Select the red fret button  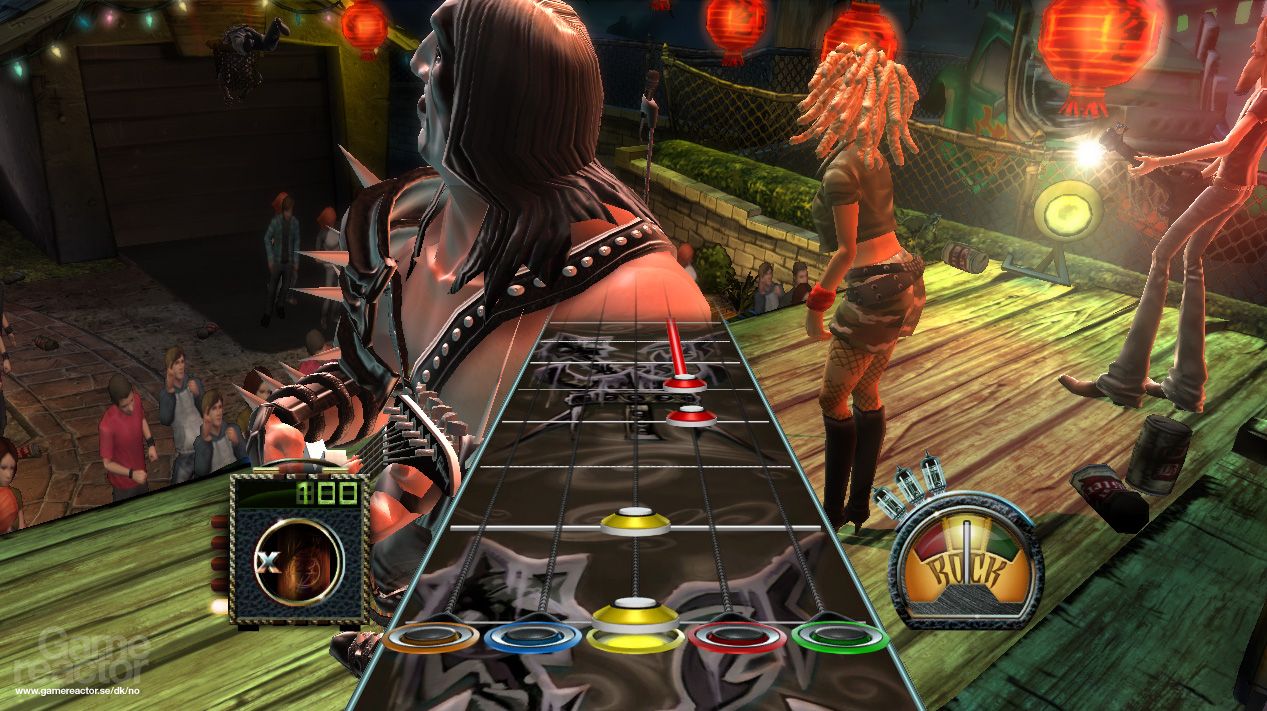(738, 637)
